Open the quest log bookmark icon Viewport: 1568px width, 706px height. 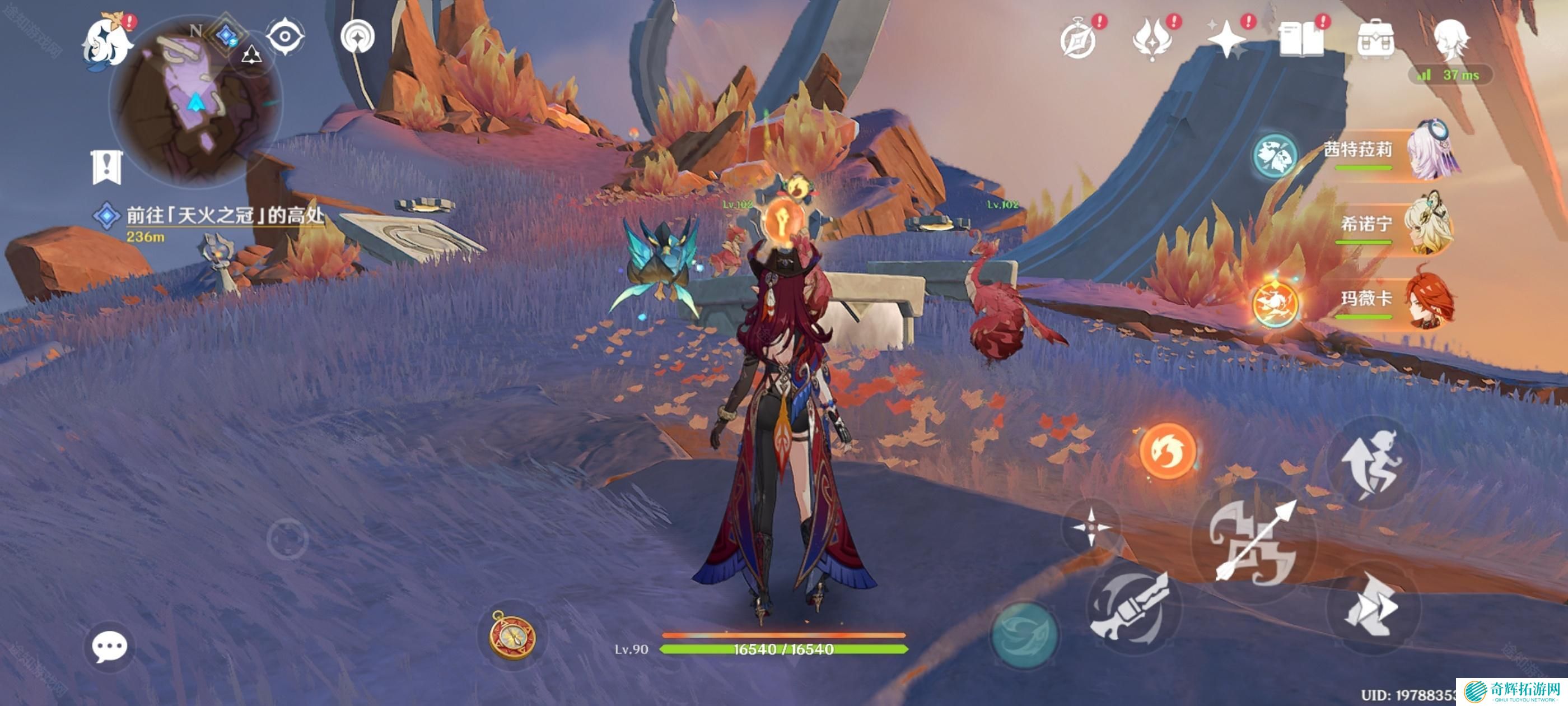107,166
